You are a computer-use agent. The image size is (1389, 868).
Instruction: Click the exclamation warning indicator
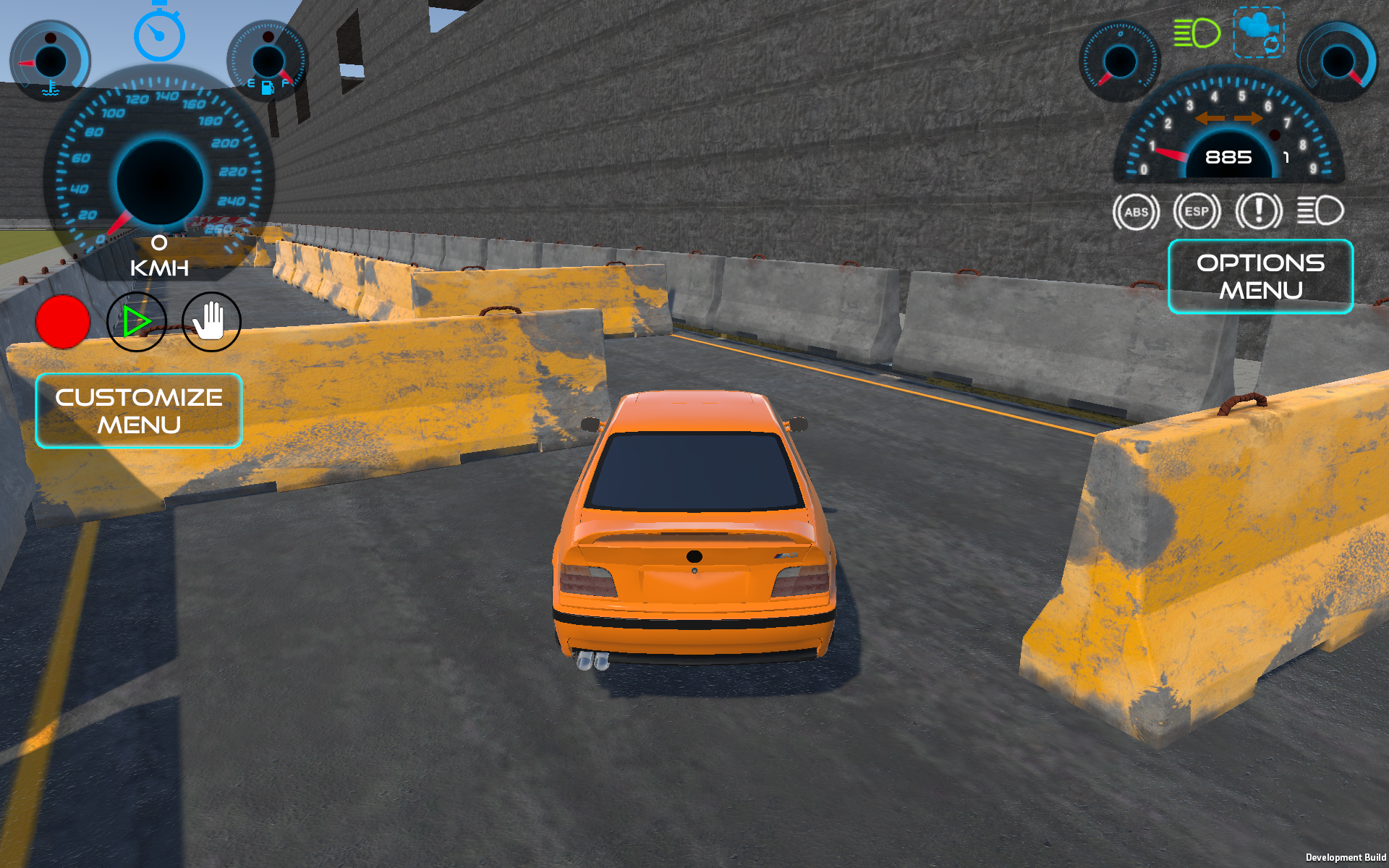pos(1258,212)
